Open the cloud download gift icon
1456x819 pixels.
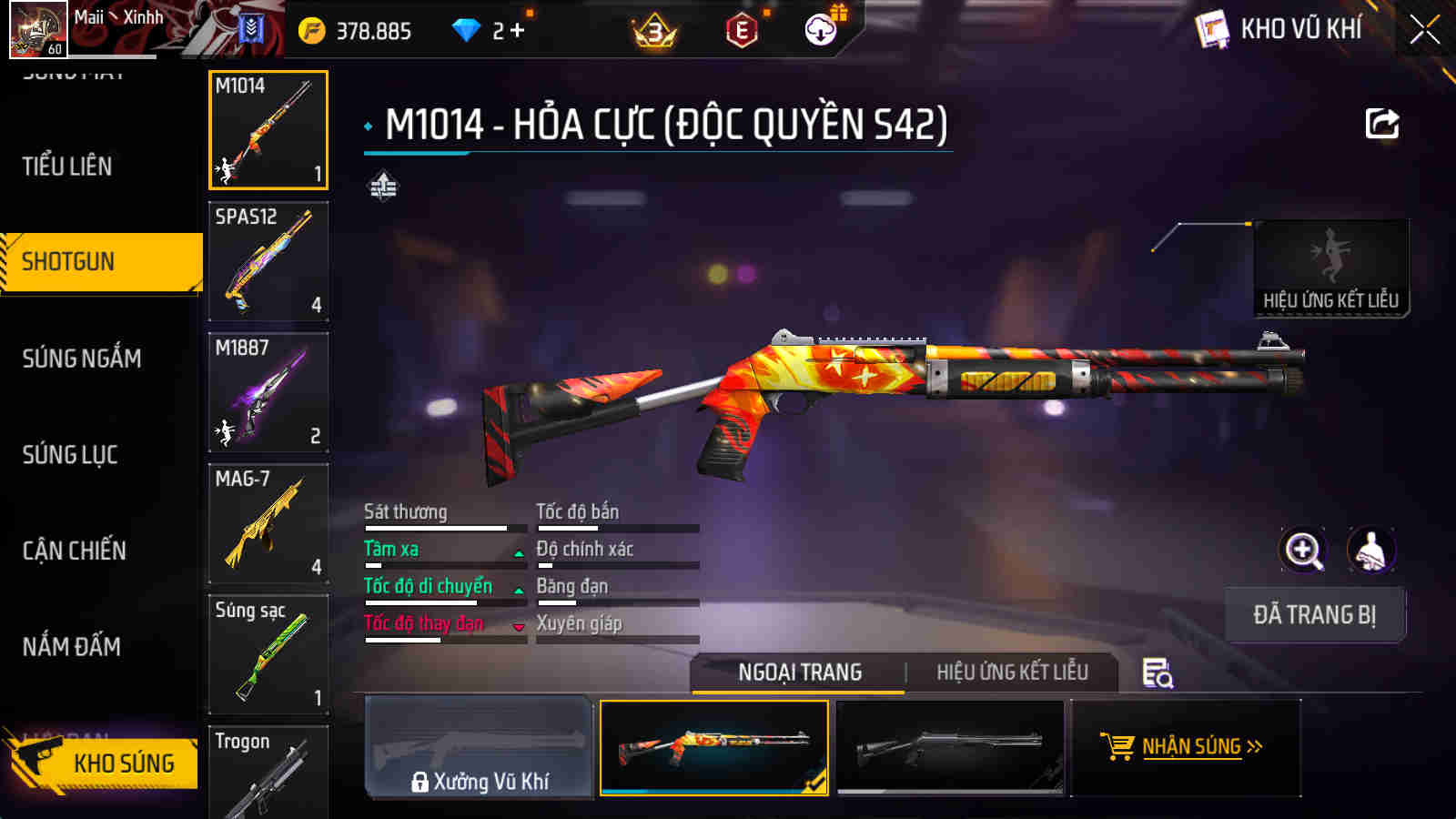click(821, 28)
